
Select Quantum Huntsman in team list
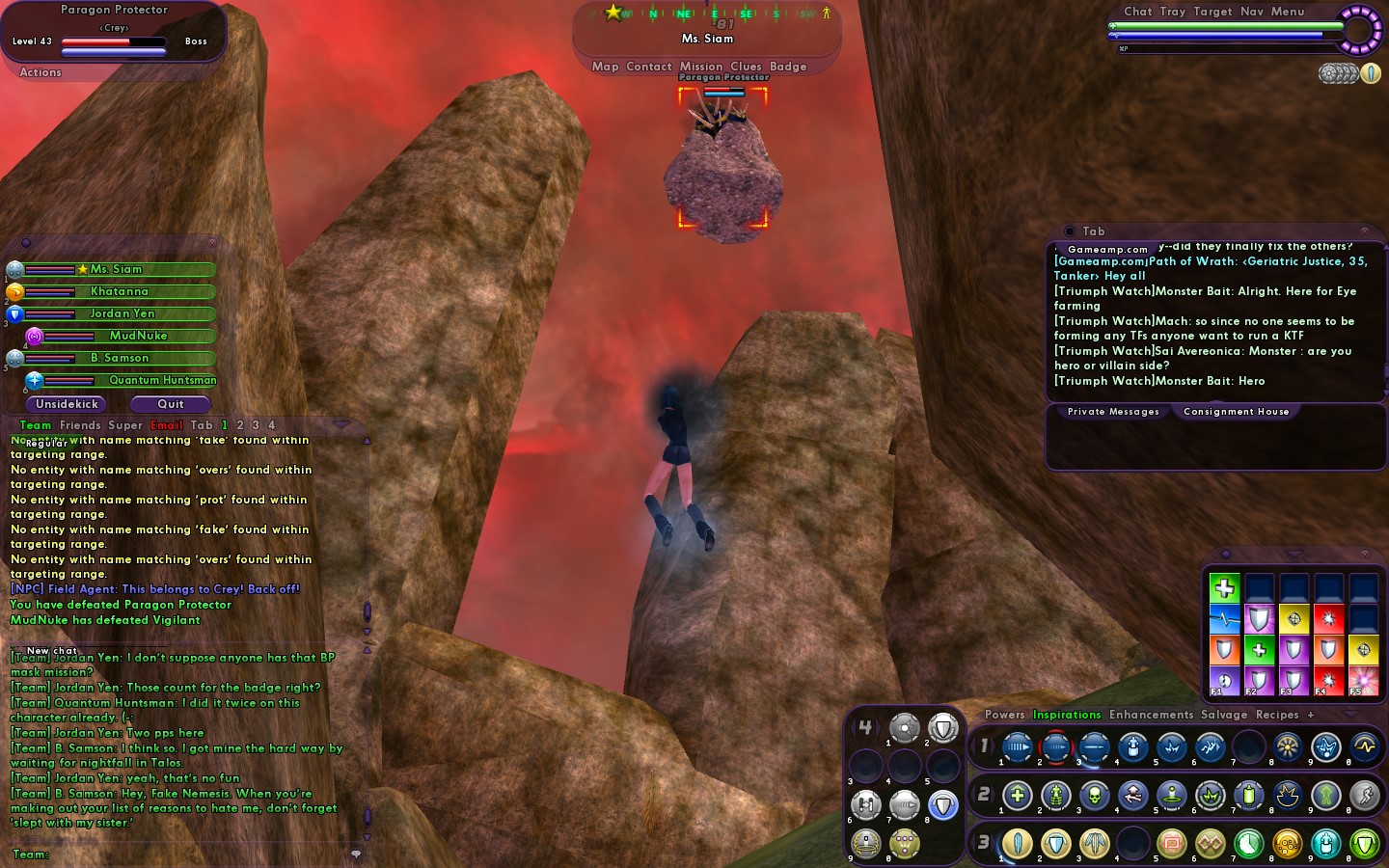(x=161, y=380)
